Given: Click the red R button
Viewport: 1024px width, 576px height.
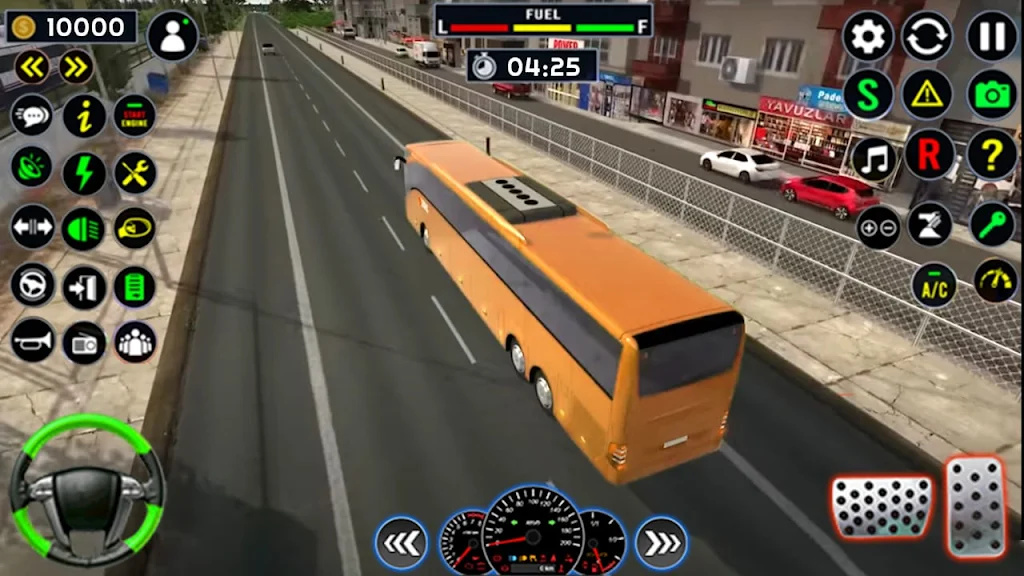Looking at the screenshot, I should click(929, 156).
